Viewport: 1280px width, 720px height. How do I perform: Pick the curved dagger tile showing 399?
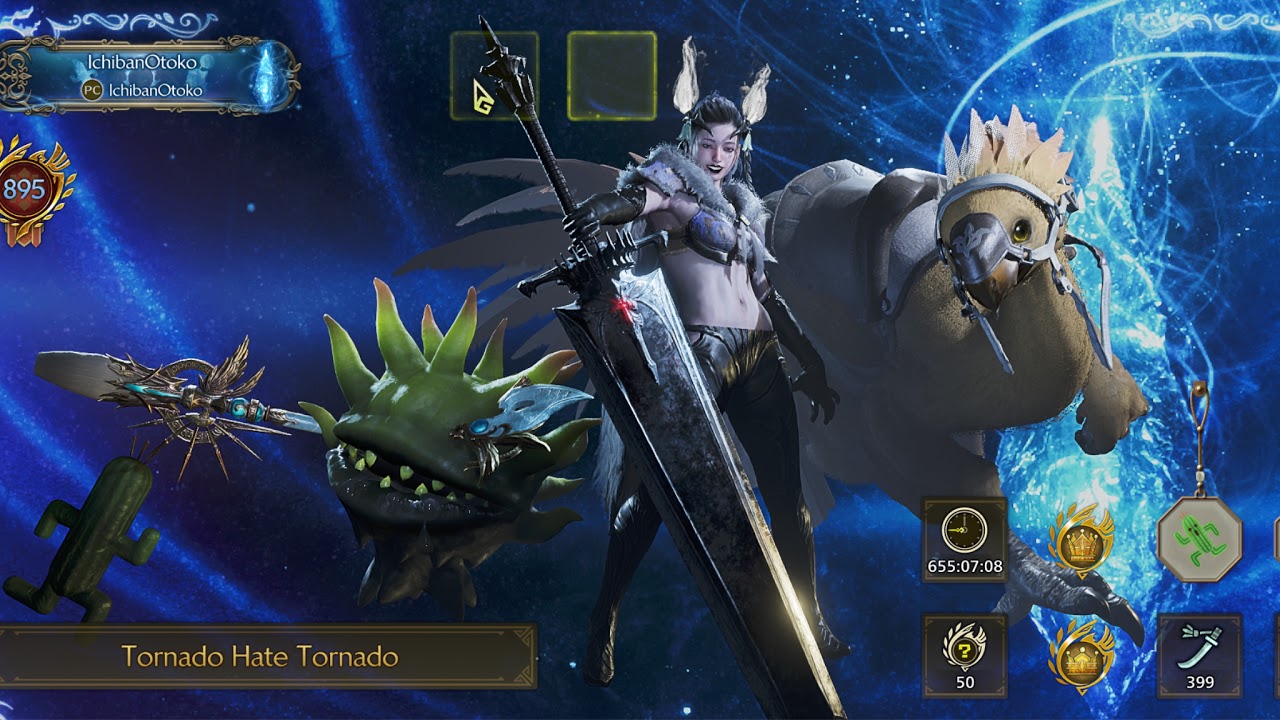[1199, 656]
